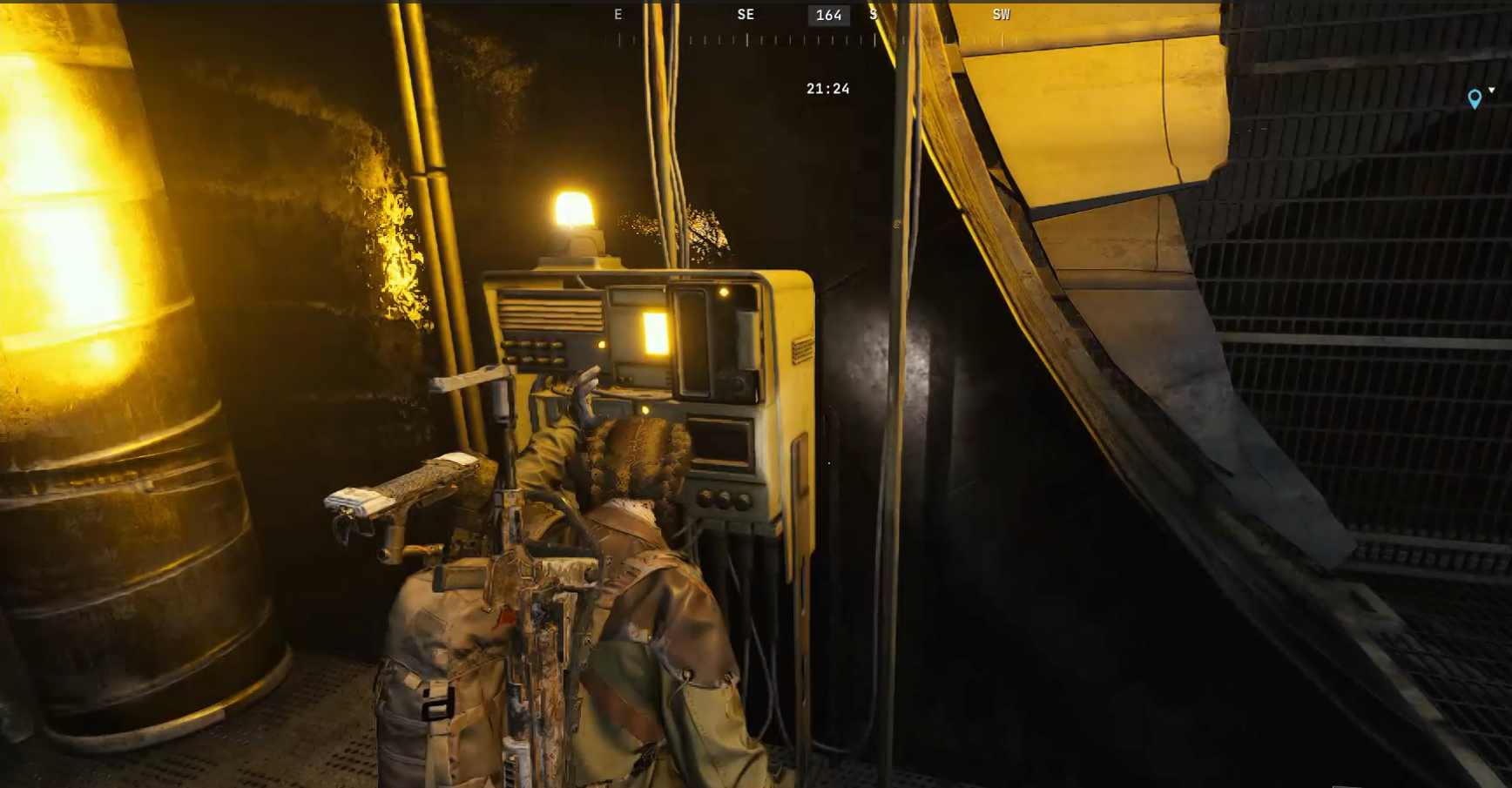Image resolution: width=1512 pixels, height=788 pixels.
Task: Select the SE marker on the compass bar
Action: pyautogui.click(x=746, y=14)
